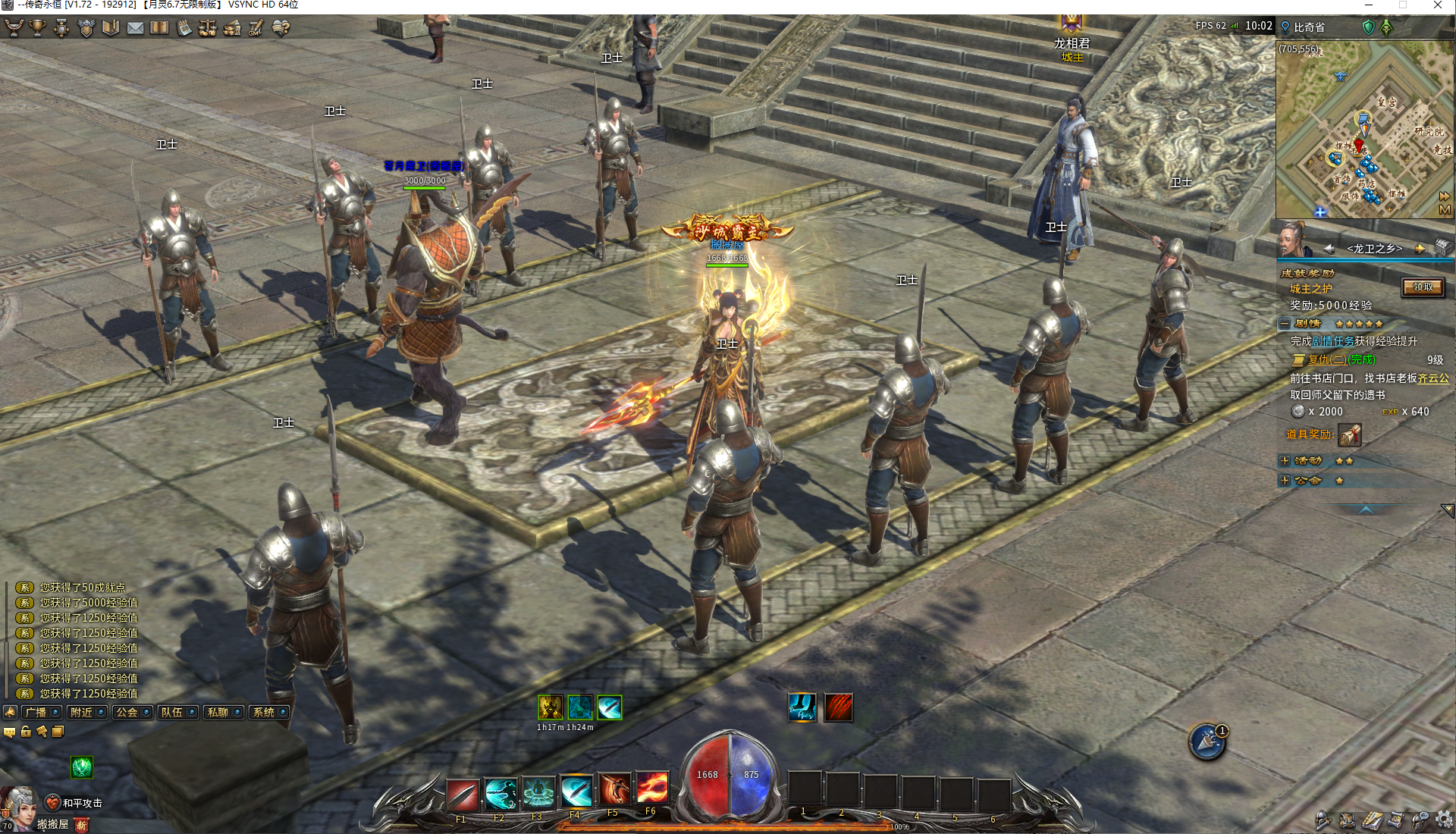This screenshot has width=1456, height=834.
Task: Select the 公会 guild chat channel
Action: pyautogui.click(x=127, y=713)
